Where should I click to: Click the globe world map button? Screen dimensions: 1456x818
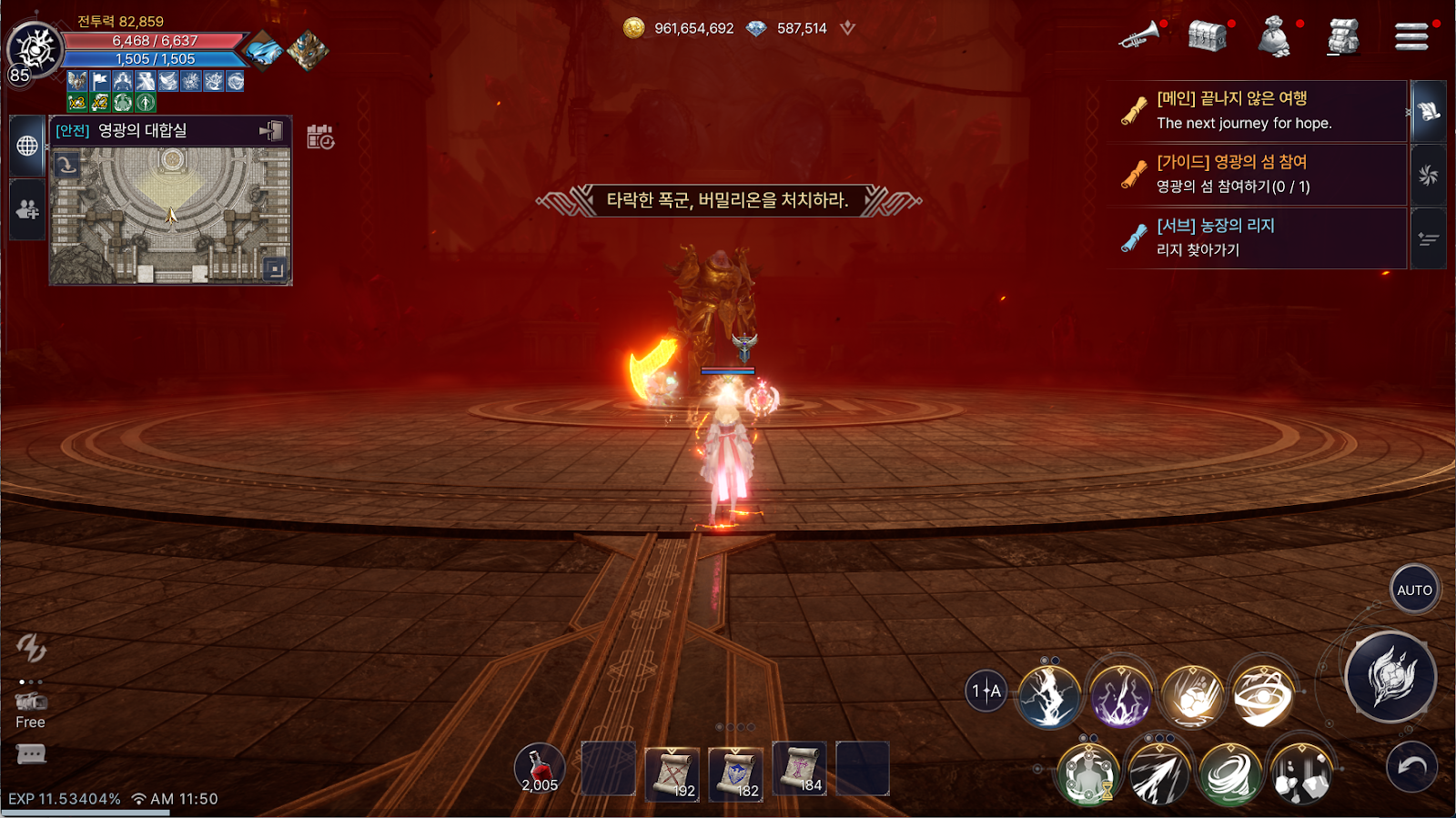point(27,146)
